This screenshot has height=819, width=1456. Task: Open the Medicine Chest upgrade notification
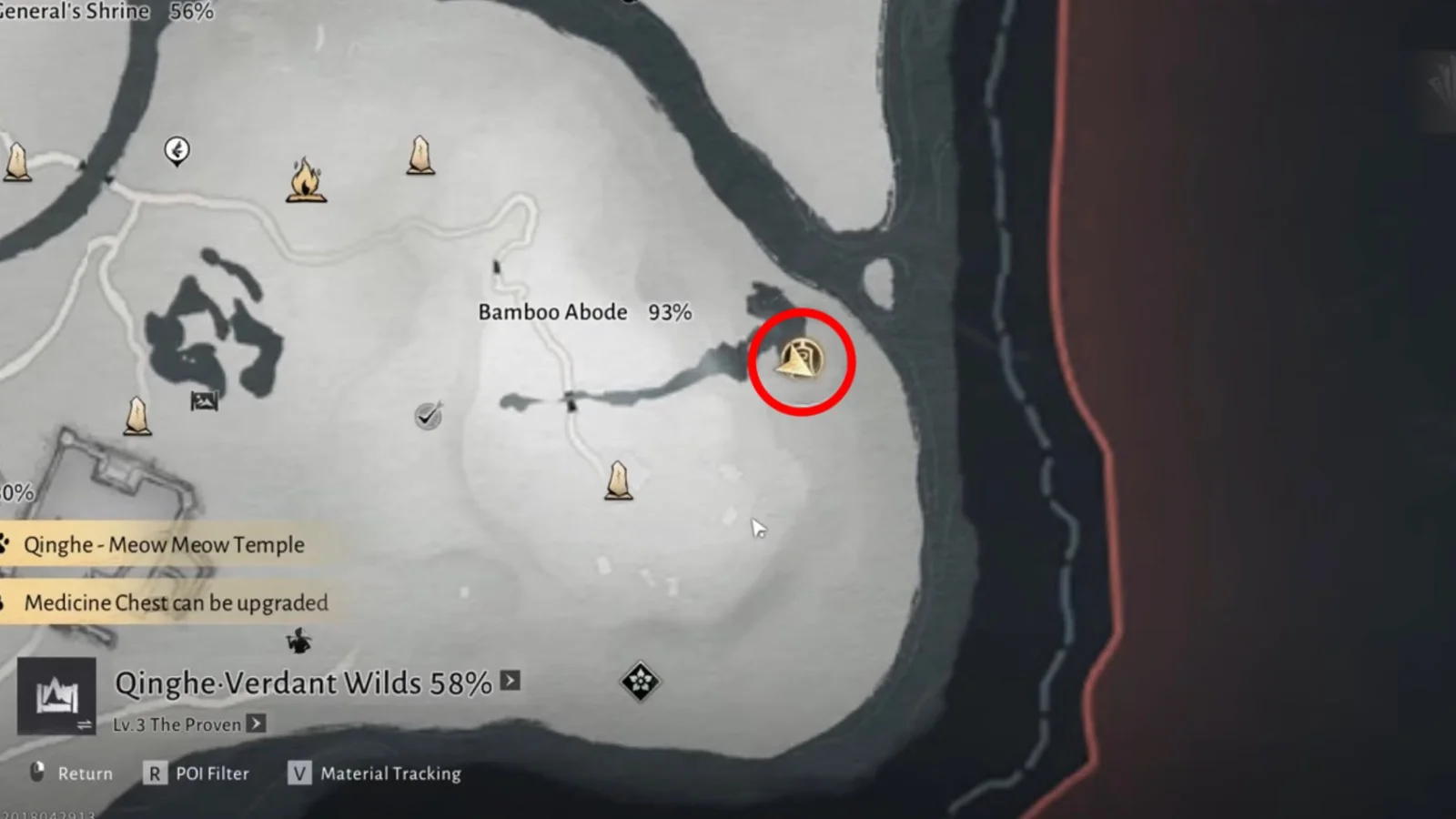[x=176, y=602]
